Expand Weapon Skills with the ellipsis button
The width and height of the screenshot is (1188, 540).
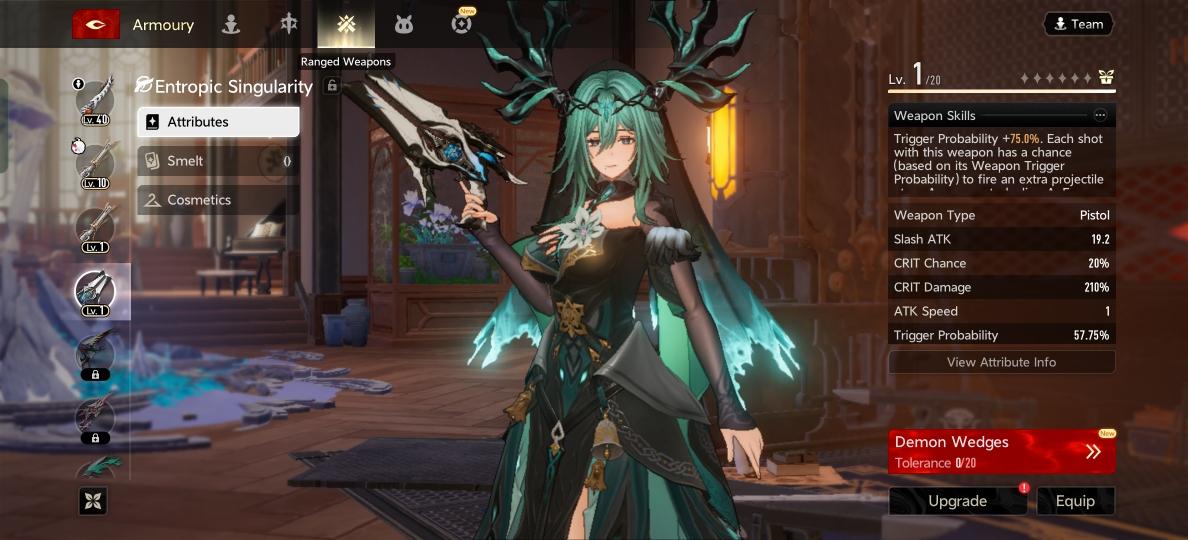1100,116
